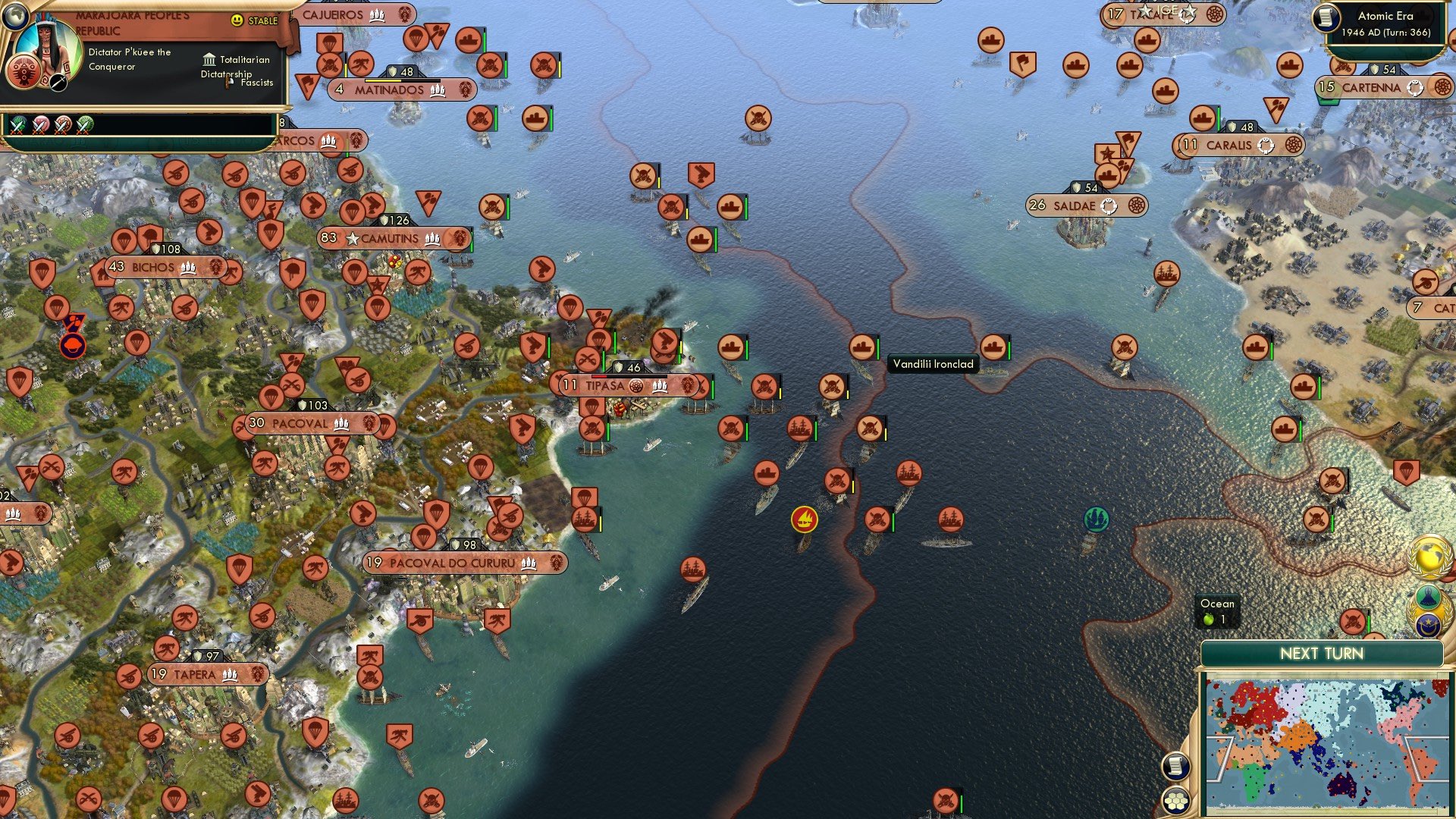Click the globe icon in top-left corner
The image size is (1456, 819).
coord(17,17)
